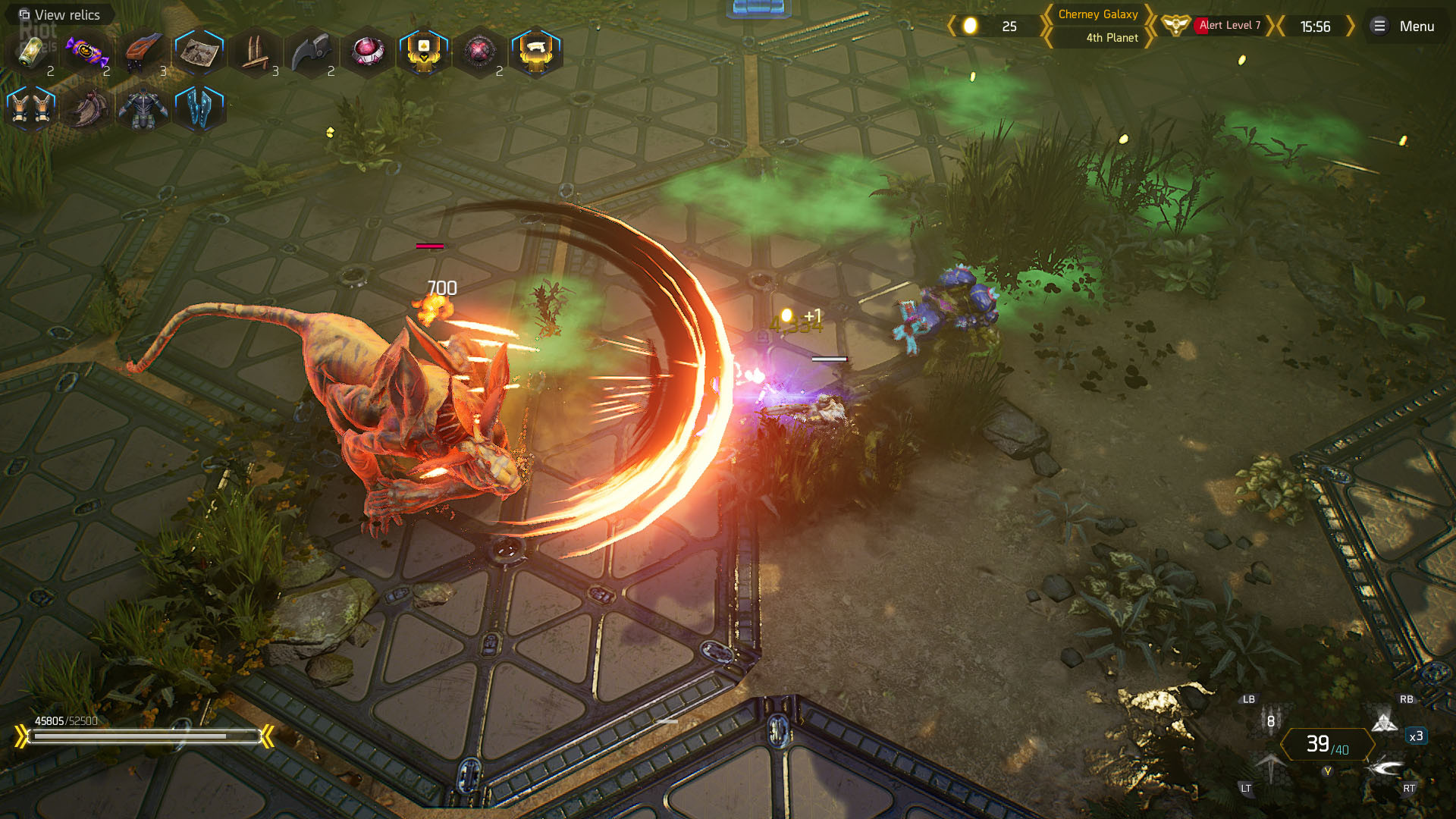Inspect the golden pistol trophy relic
Screen dimensions: 1456x819
click(535, 52)
